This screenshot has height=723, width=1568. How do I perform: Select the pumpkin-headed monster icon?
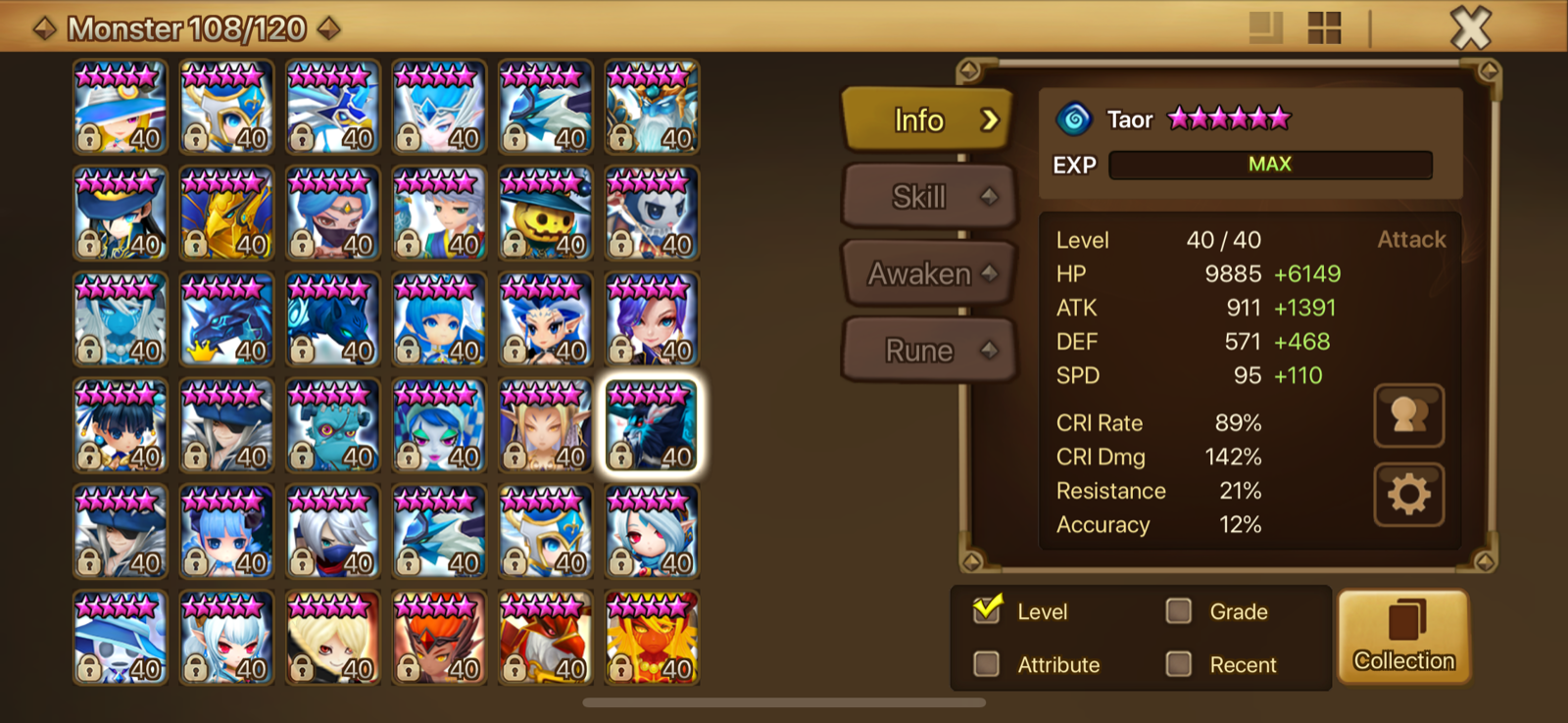545,212
